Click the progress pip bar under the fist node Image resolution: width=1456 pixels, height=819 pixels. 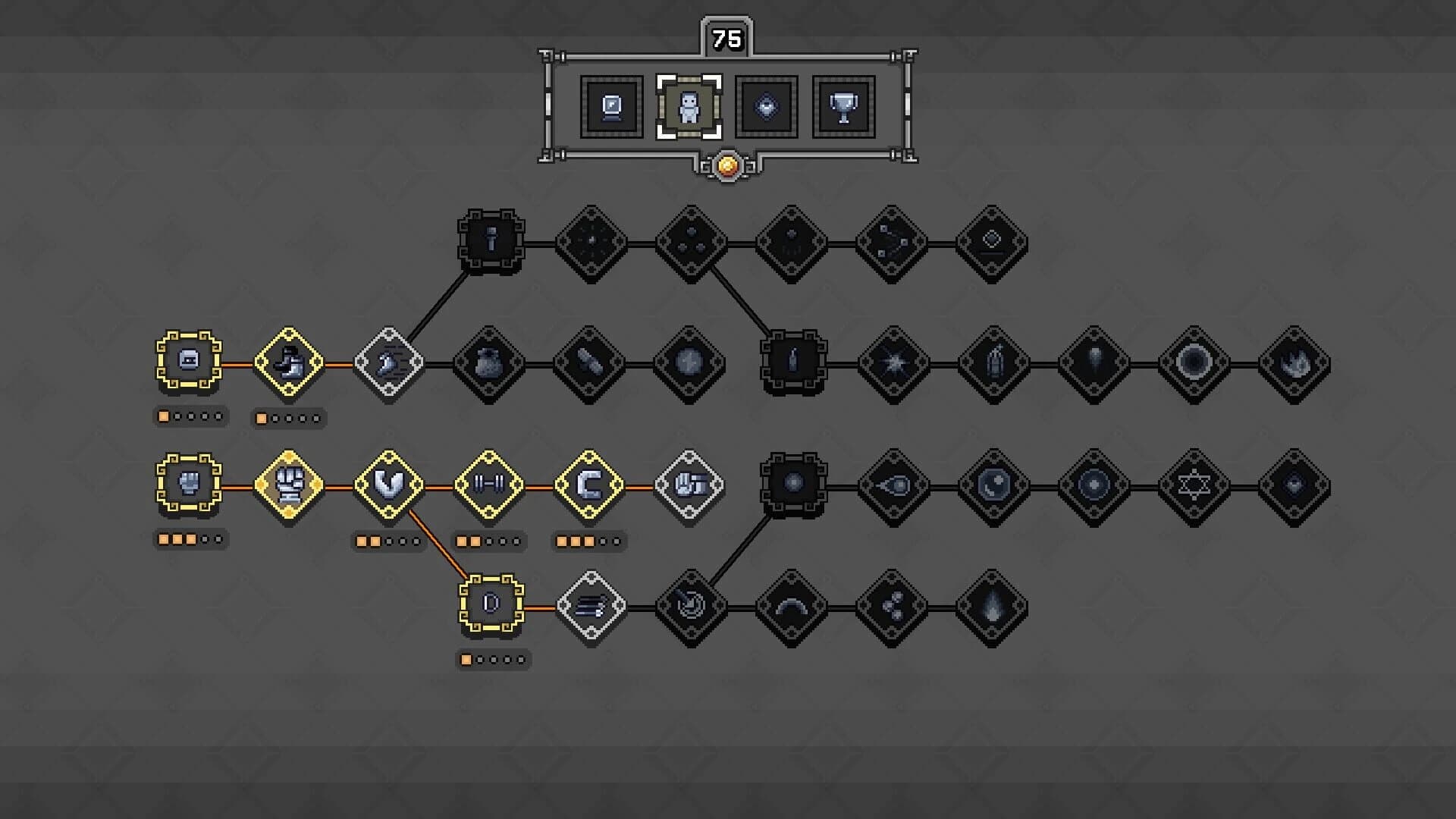click(190, 540)
